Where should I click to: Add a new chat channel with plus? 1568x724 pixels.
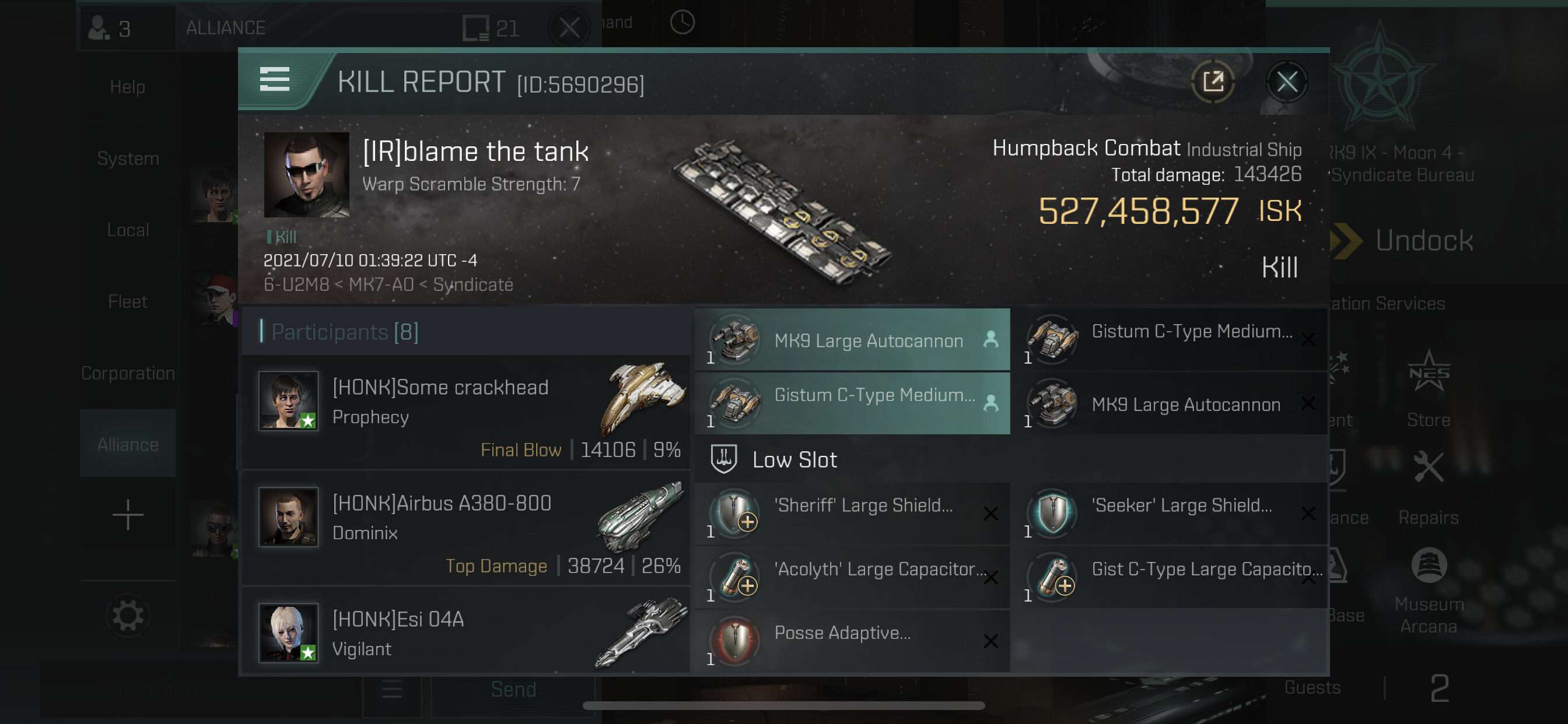(x=128, y=515)
